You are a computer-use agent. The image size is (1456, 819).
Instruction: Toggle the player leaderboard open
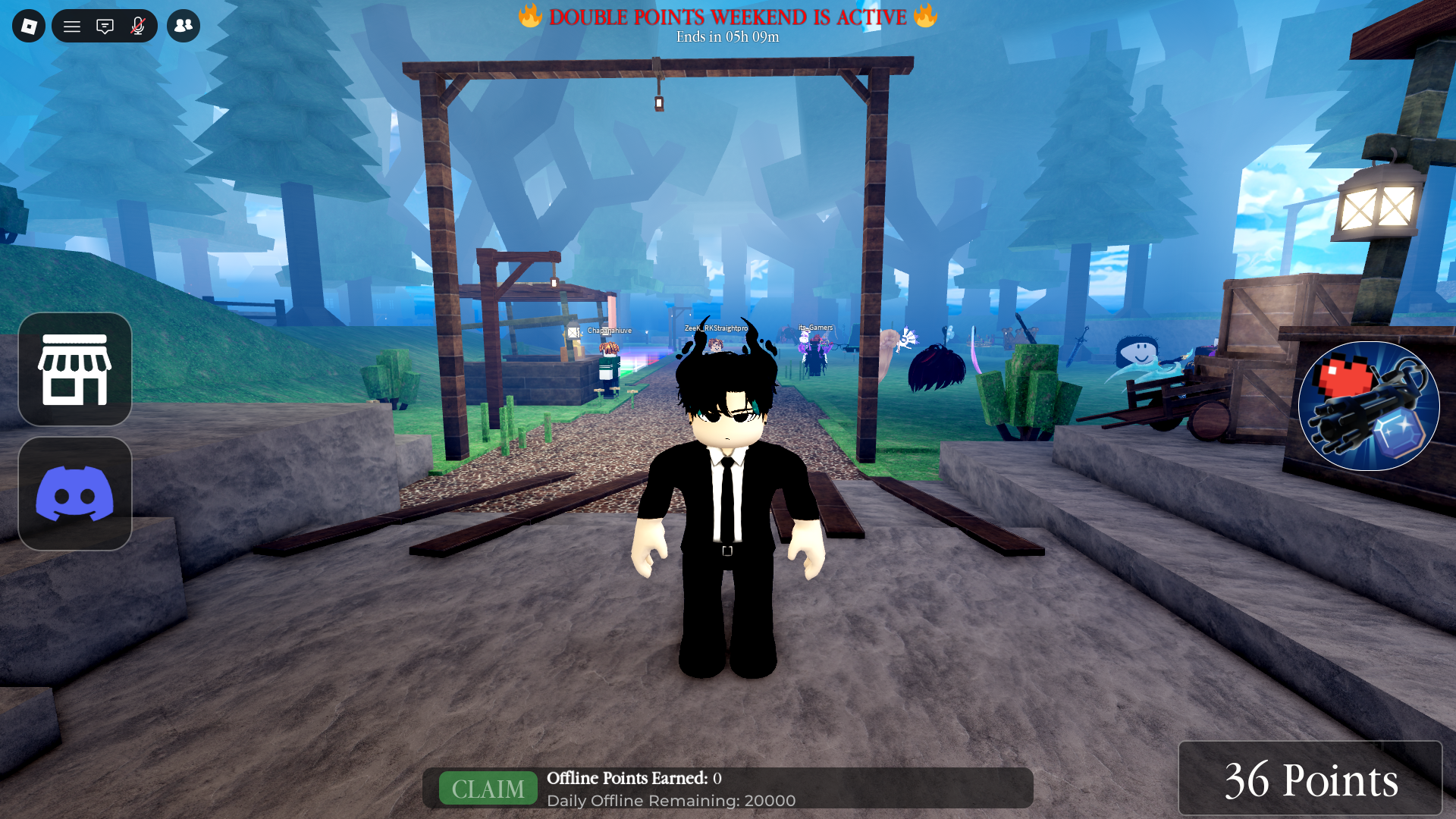(x=183, y=25)
